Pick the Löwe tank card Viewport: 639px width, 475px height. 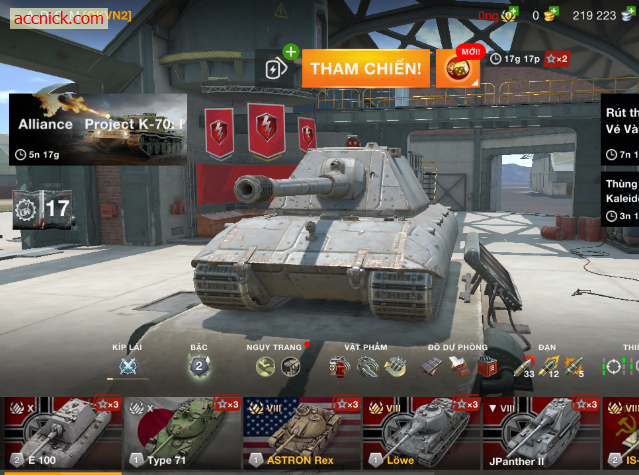coord(421,434)
